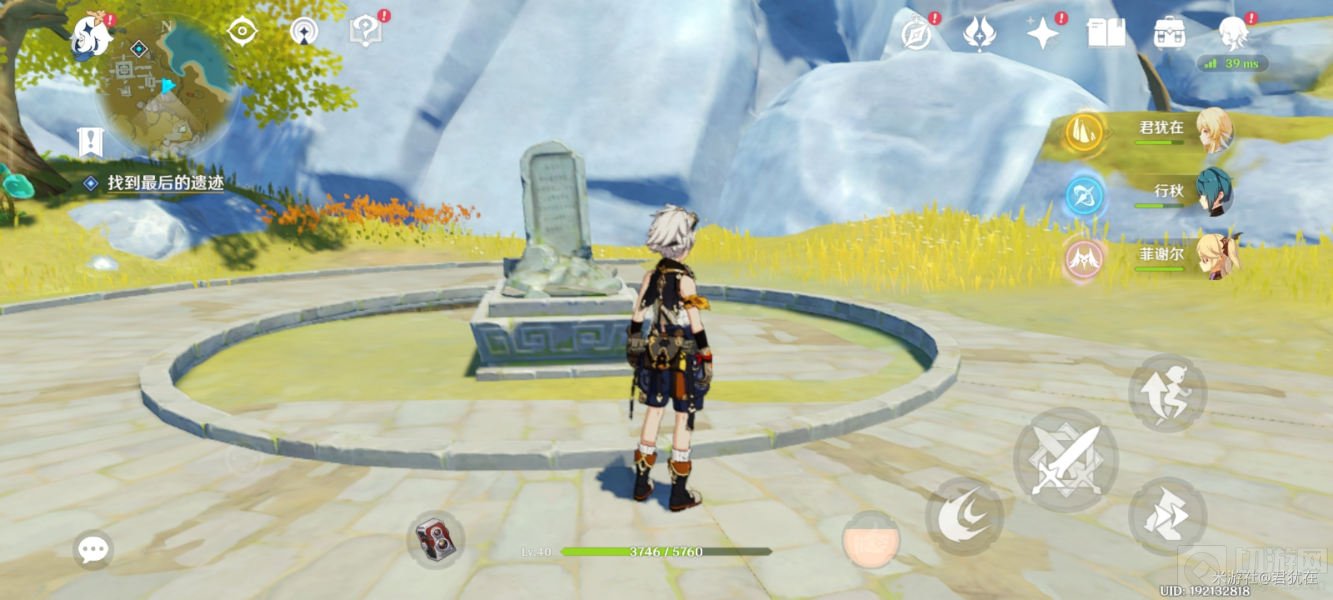Screen dimensions: 1333x600
Task: Open the quest book icon
Action: 1106,33
